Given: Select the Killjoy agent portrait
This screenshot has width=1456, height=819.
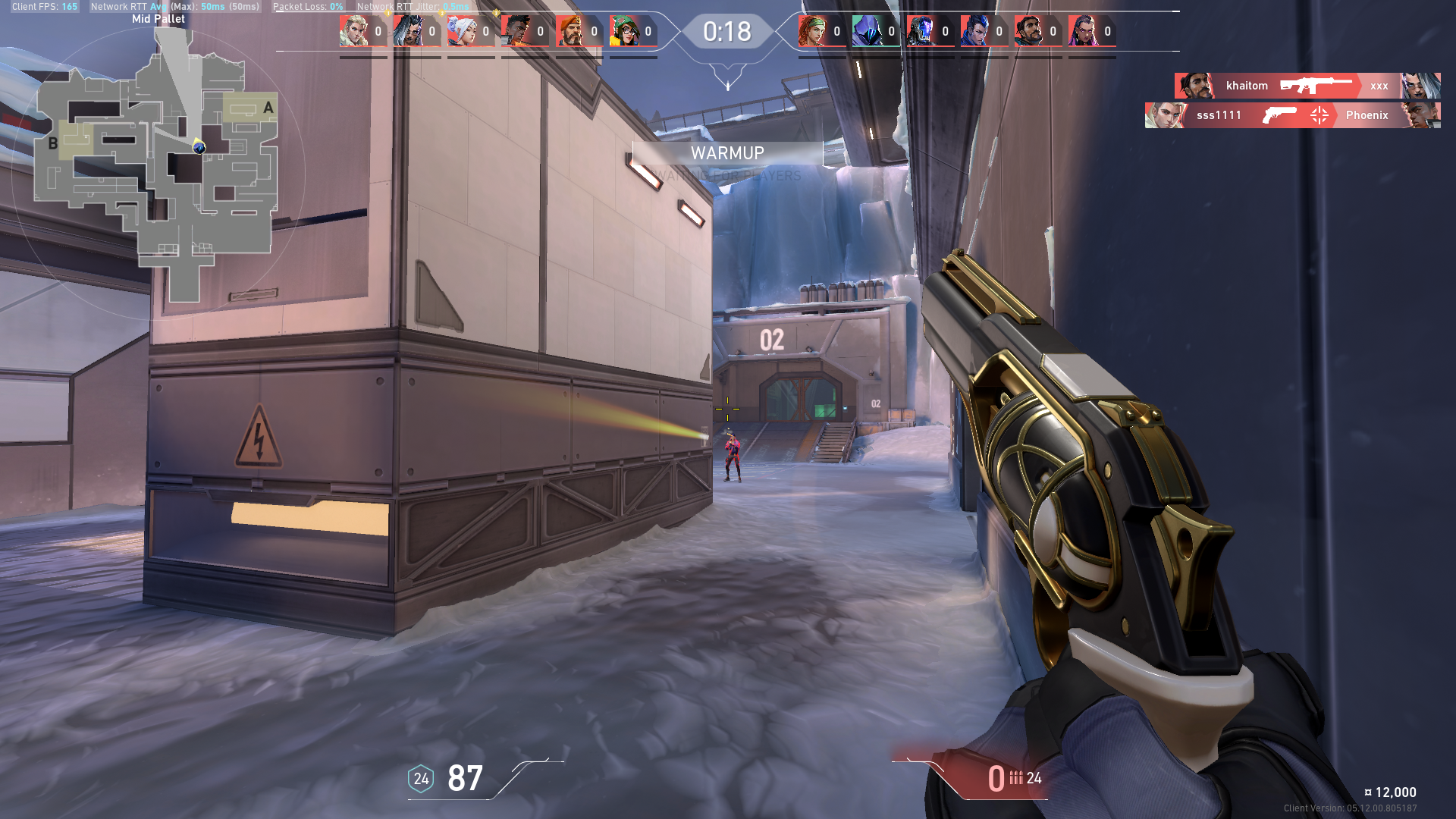Looking at the screenshot, I should click(623, 32).
